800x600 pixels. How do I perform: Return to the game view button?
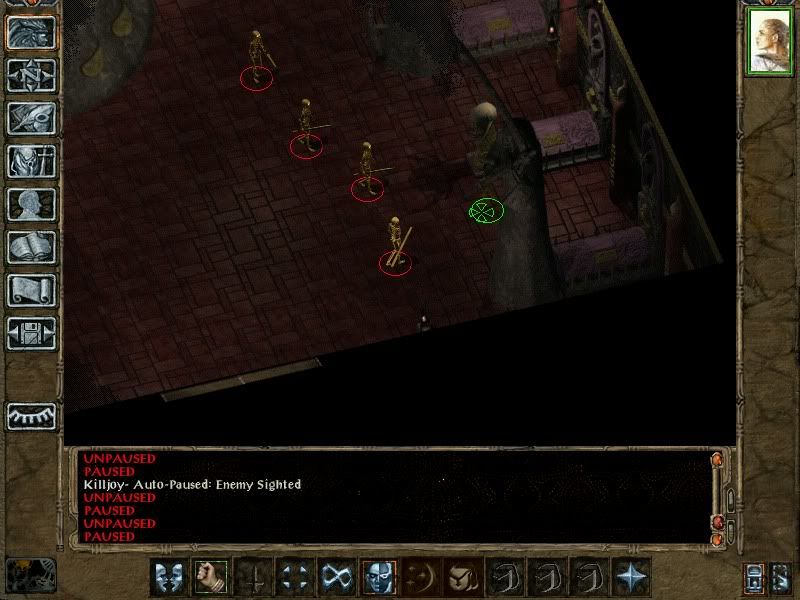point(31,32)
